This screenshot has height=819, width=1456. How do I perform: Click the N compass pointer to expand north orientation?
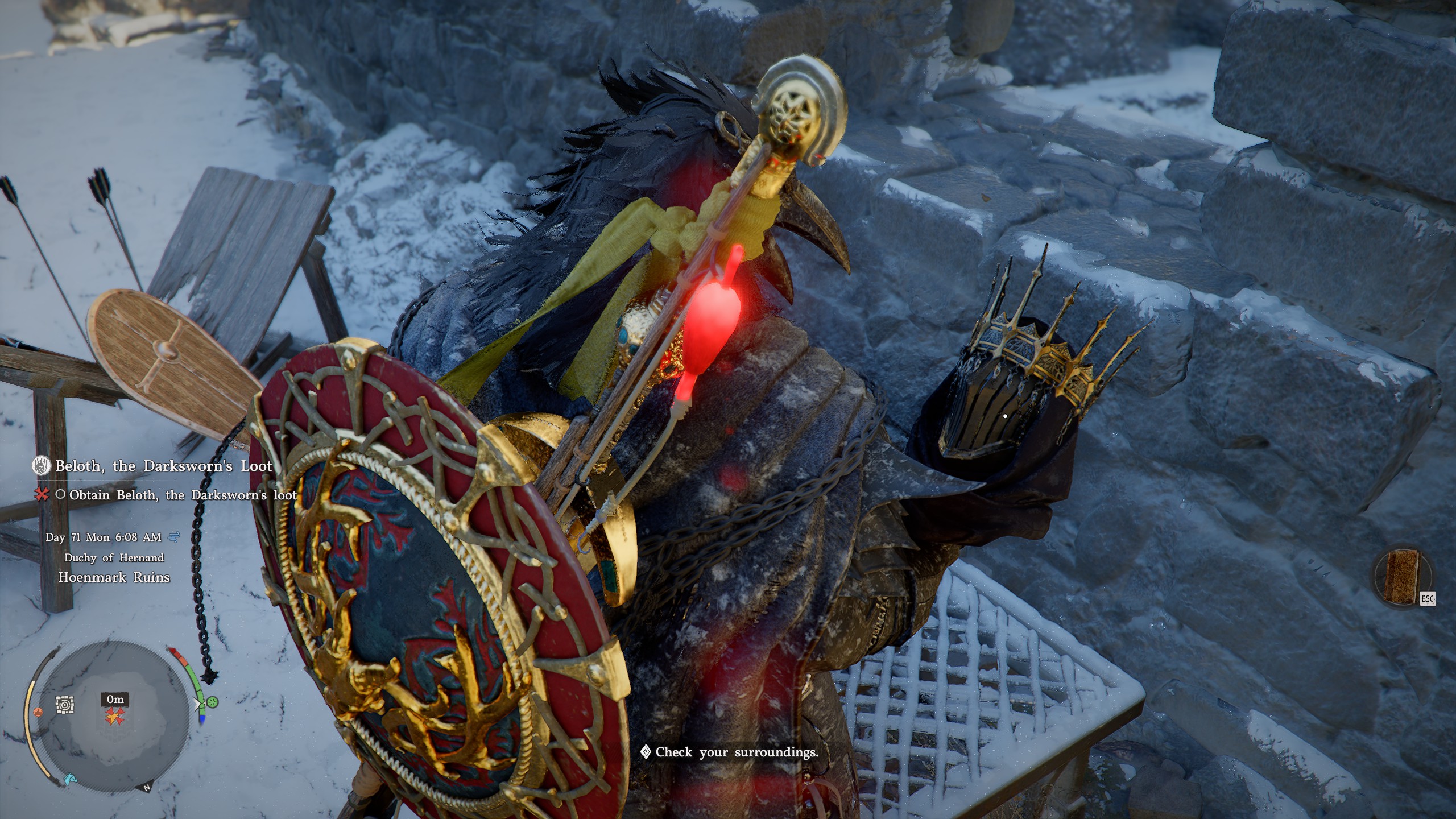tap(147, 787)
